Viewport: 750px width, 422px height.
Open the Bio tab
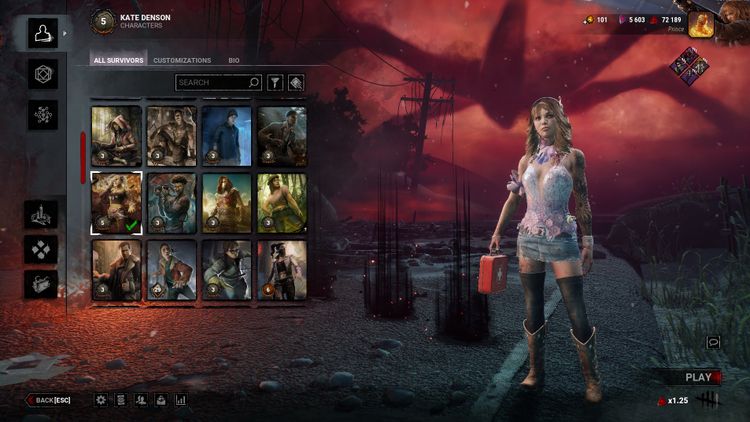[233, 61]
